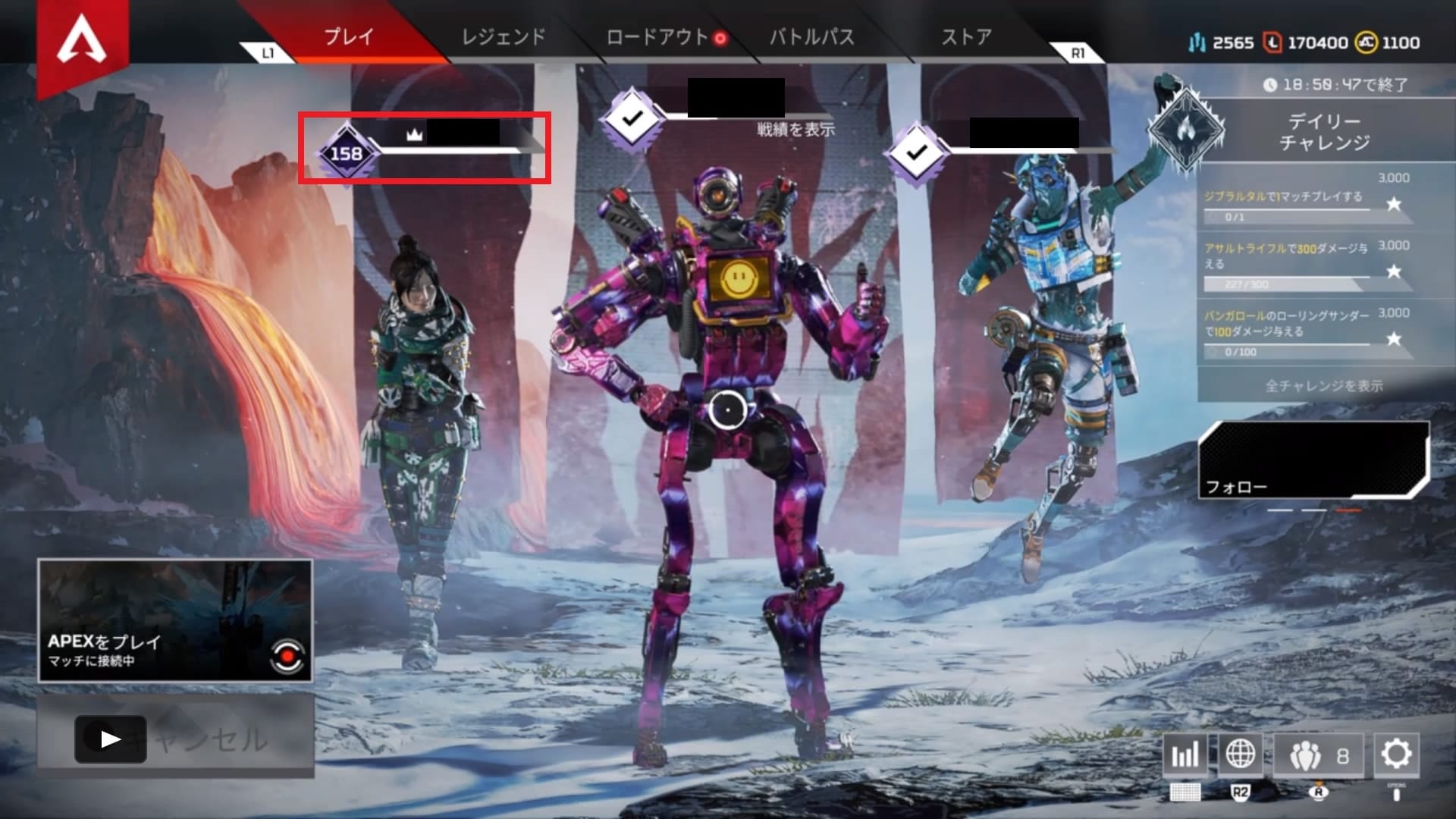Open the stats bar-chart icon
The height and width of the screenshot is (819, 1456).
[1186, 756]
